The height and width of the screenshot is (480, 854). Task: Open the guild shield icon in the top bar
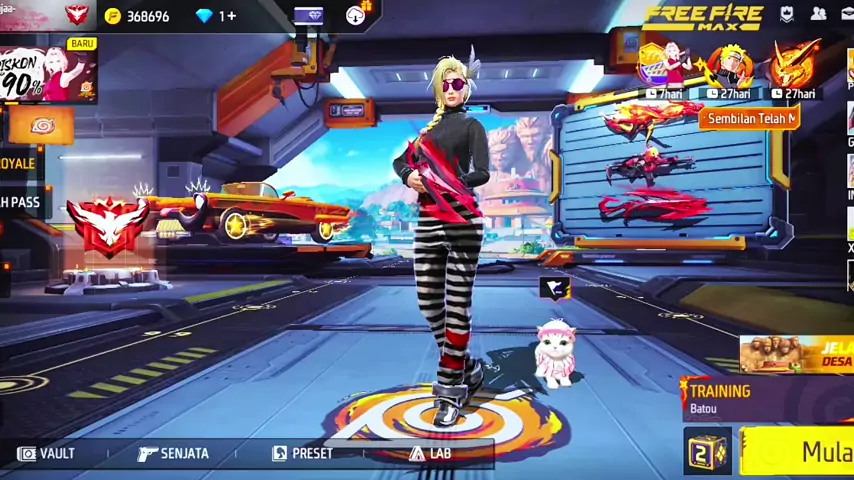tap(787, 14)
